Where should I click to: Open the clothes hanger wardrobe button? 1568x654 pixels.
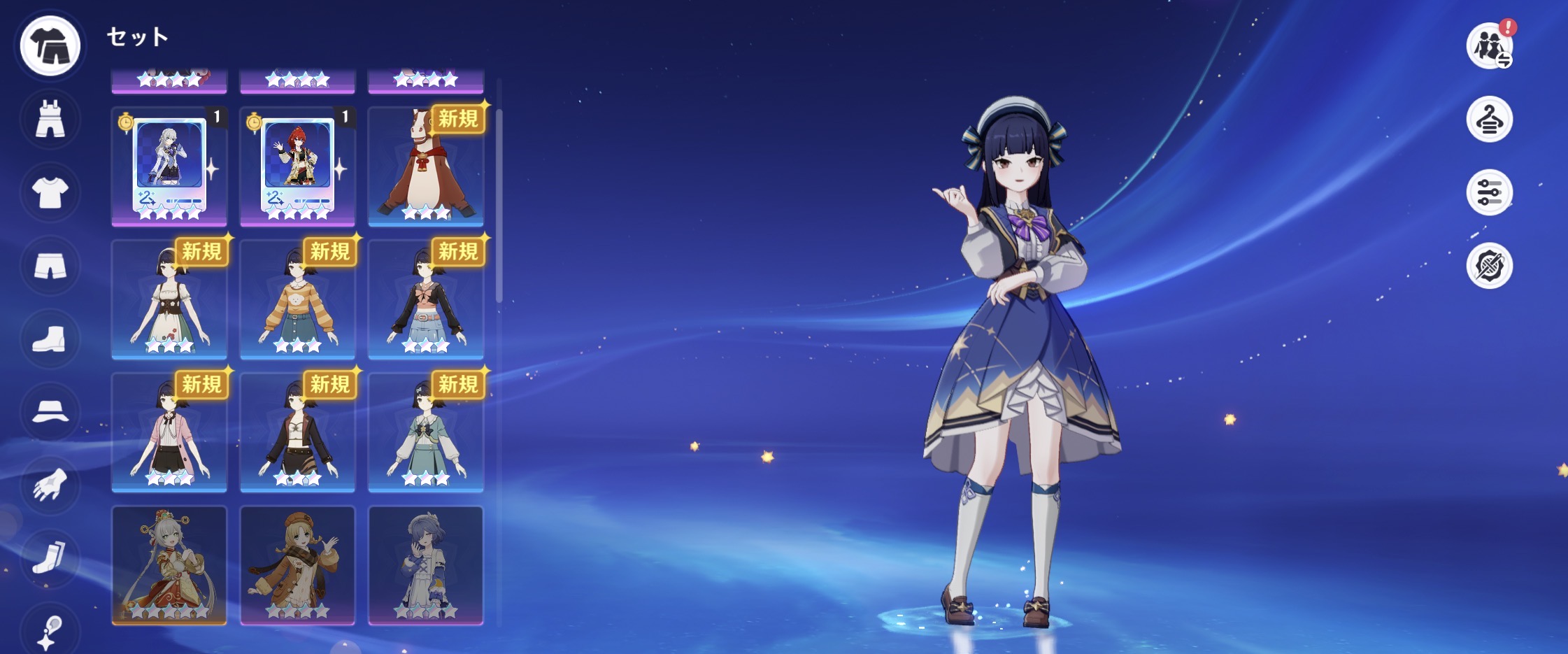(1489, 120)
